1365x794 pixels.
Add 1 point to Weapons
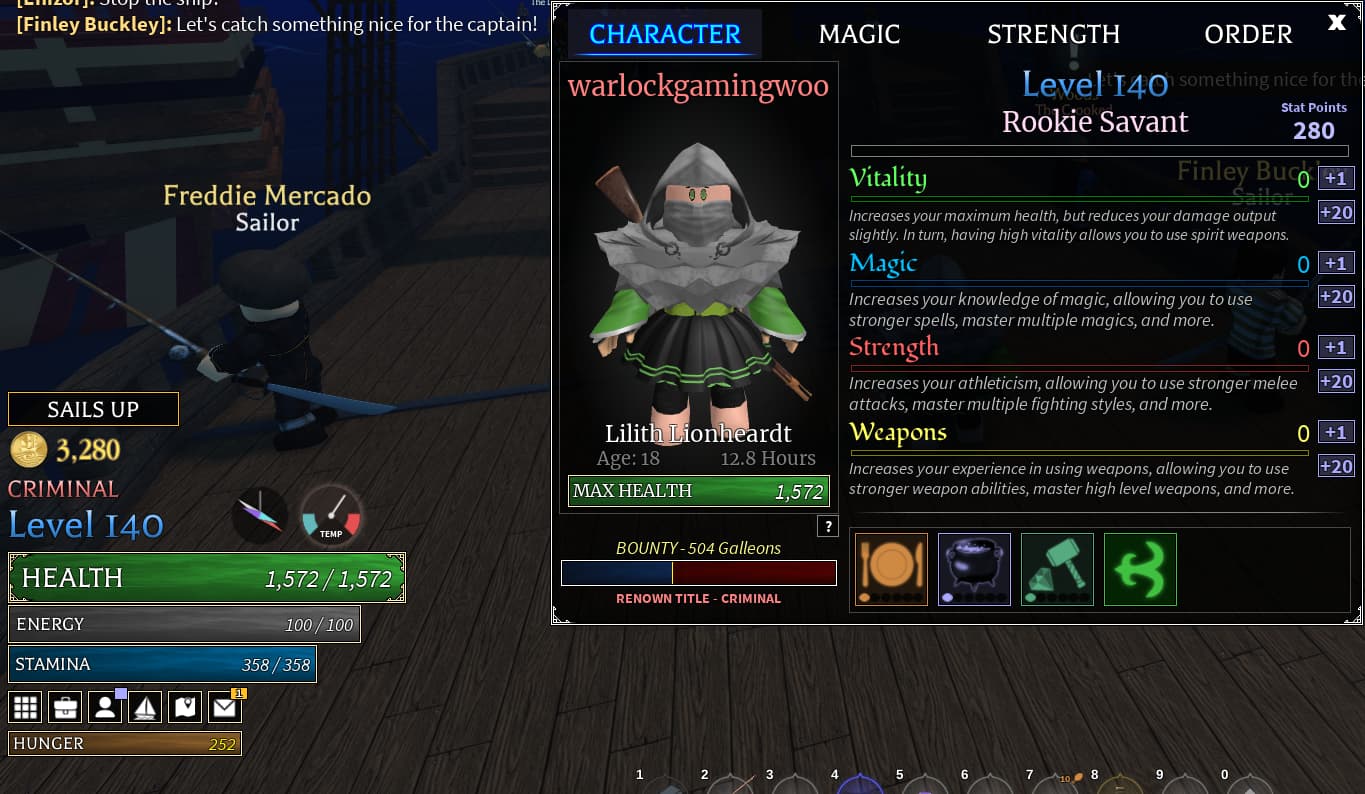[x=1335, y=432]
